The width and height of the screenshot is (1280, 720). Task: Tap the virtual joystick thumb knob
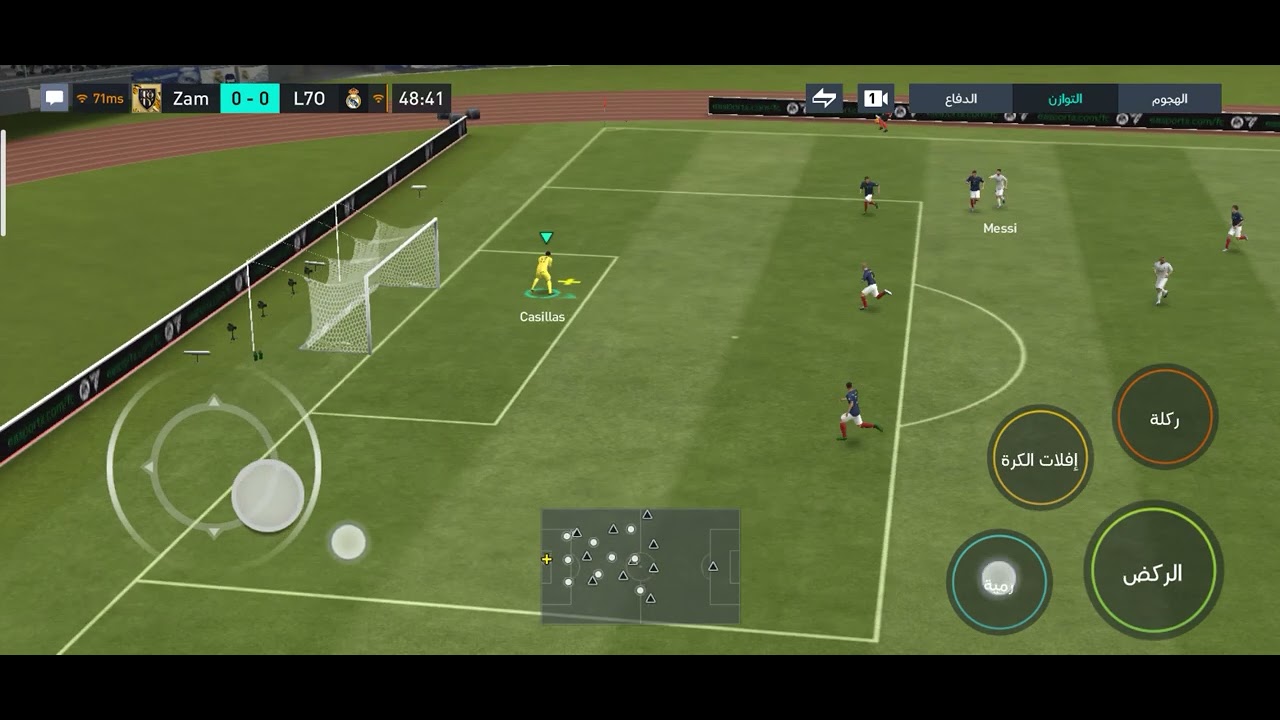[x=268, y=495]
